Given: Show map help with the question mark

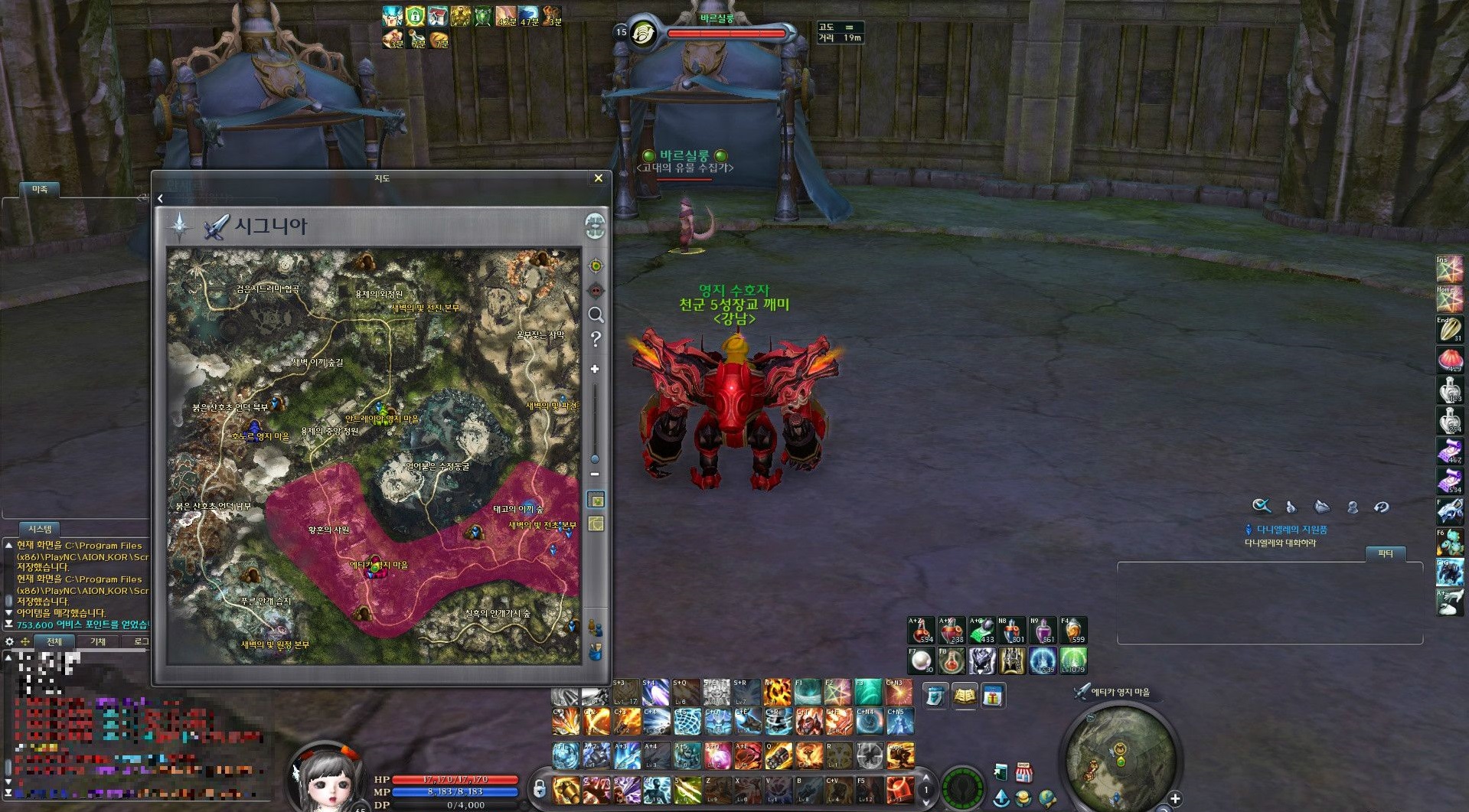Looking at the screenshot, I should [596, 339].
